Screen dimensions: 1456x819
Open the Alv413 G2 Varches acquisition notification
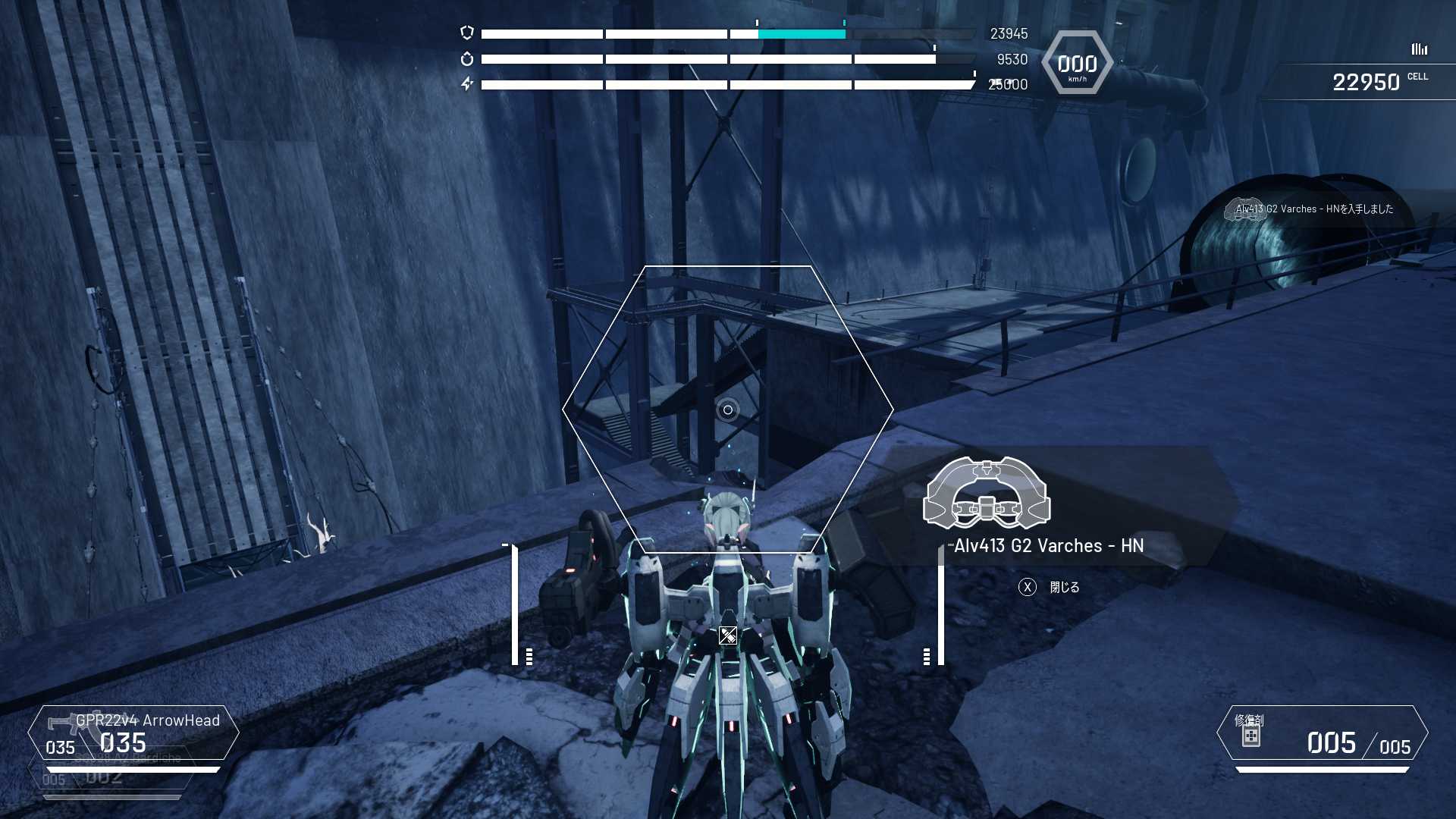pyautogui.click(x=1313, y=209)
